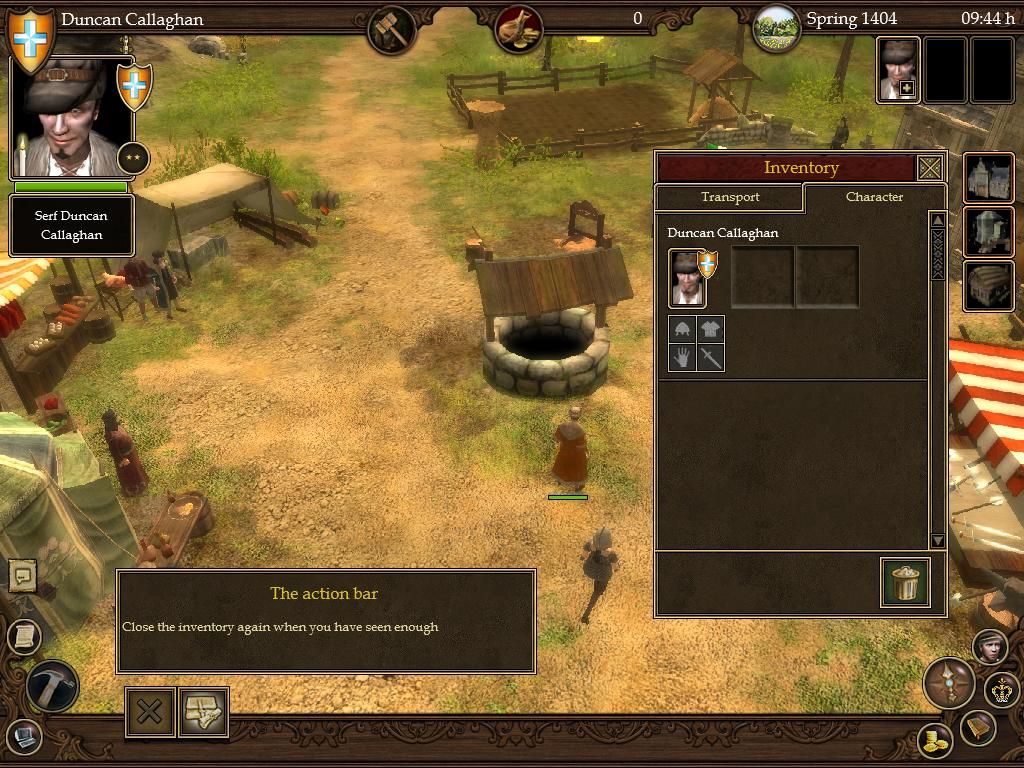1024x768 pixels.
Task: Activate the compass rose button
Action: 948,684
